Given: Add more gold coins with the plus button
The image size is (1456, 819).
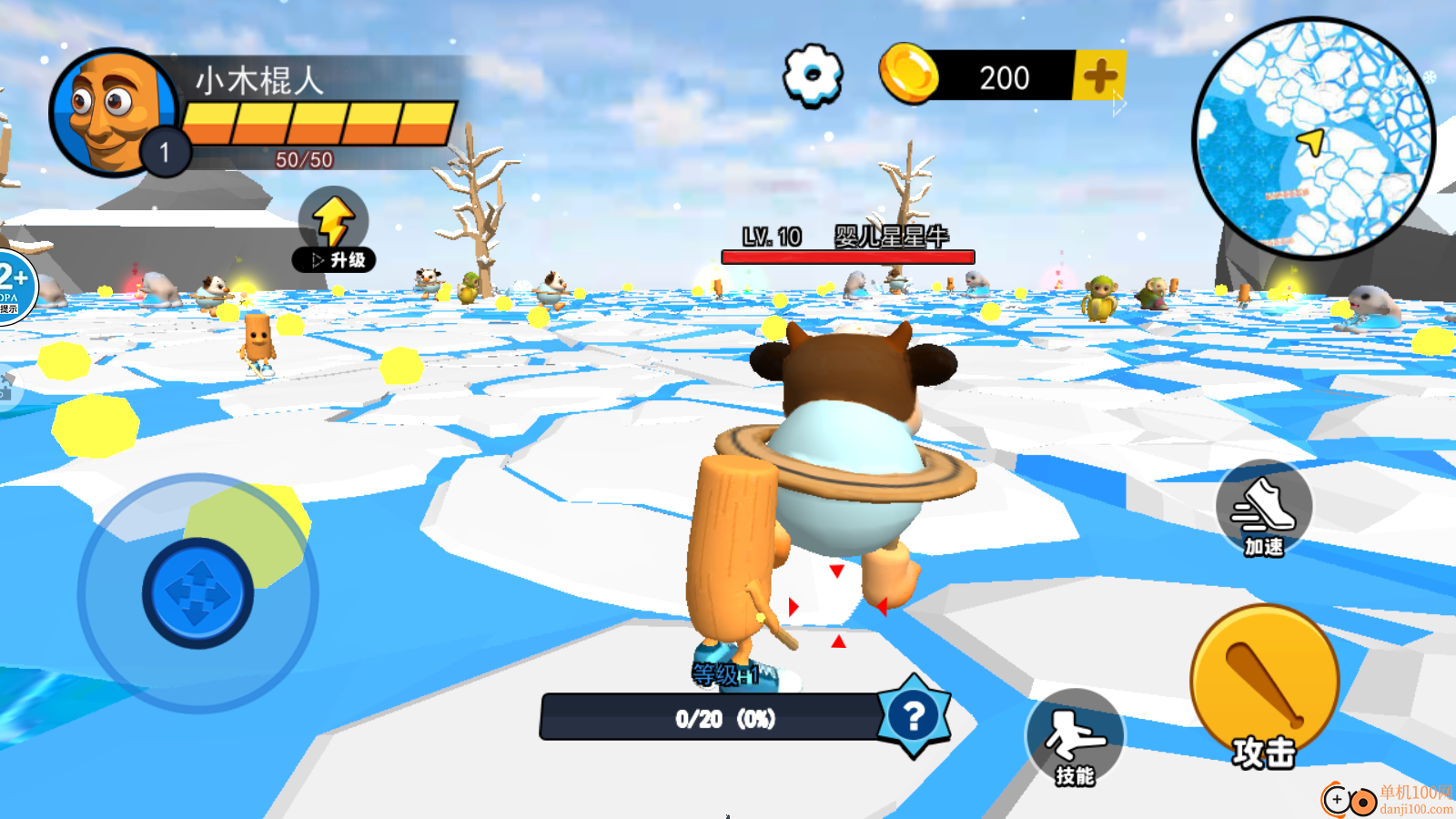Looking at the screenshot, I should click(1099, 76).
